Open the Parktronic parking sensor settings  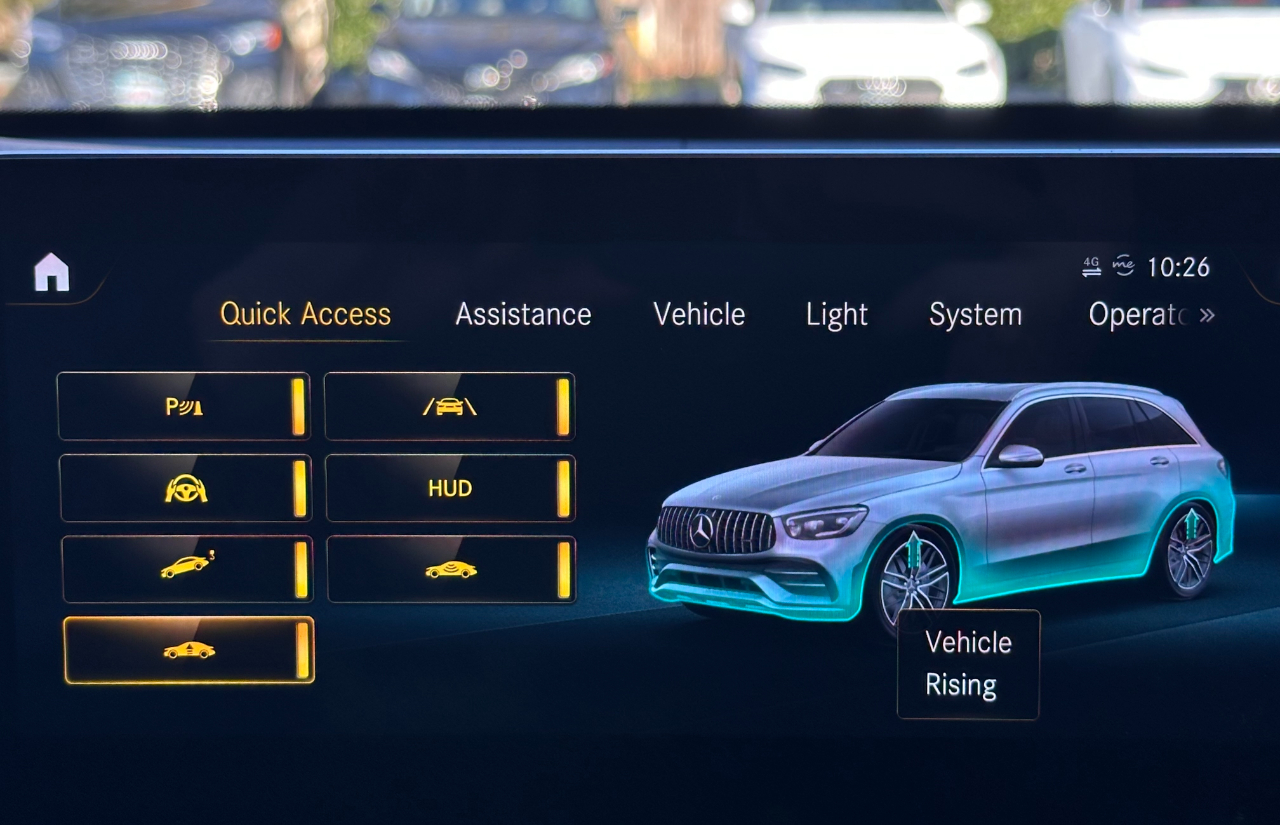(185, 405)
